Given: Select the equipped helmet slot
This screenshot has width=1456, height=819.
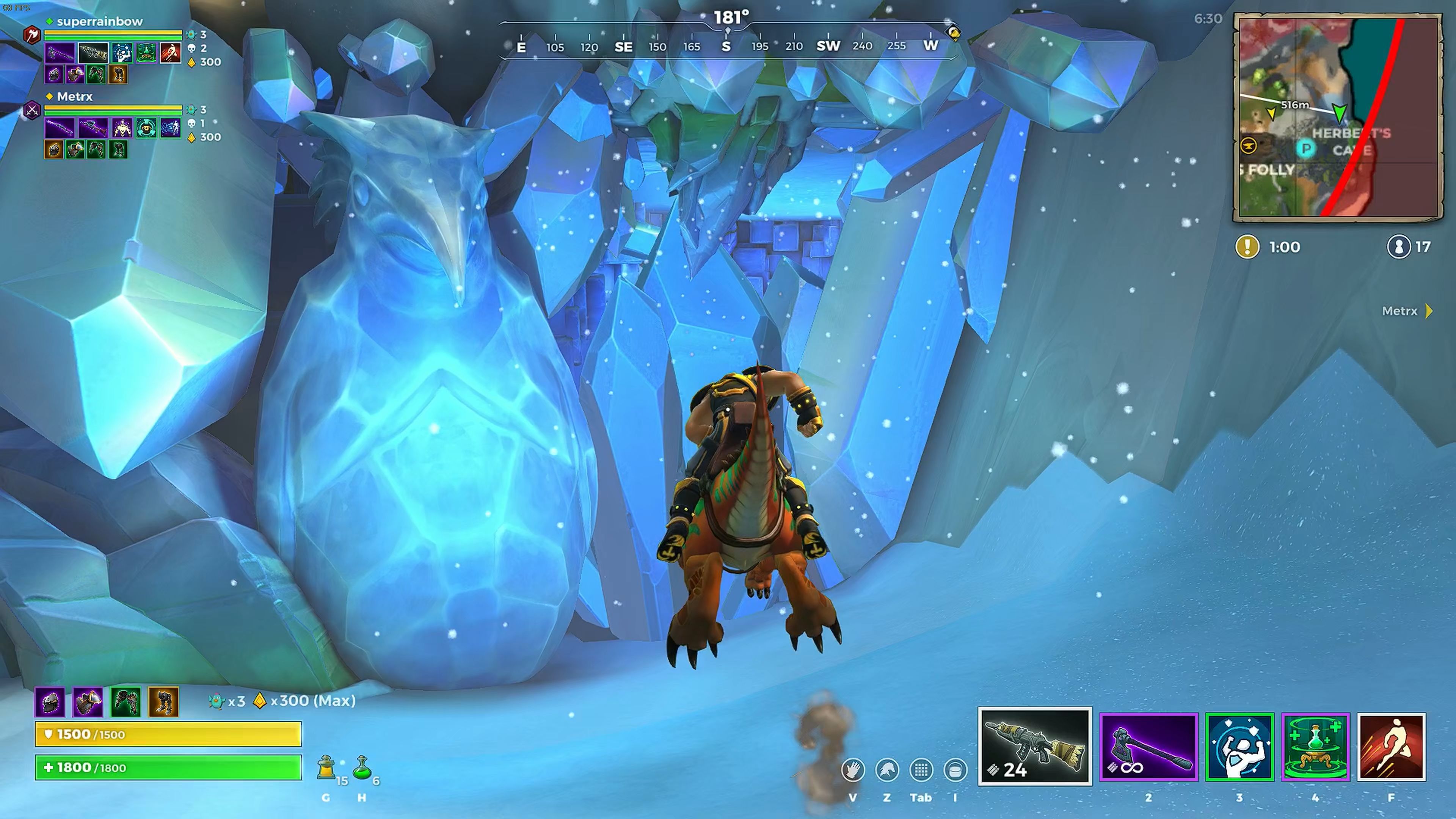Looking at the screenshot, I should [x=50, y=702].
